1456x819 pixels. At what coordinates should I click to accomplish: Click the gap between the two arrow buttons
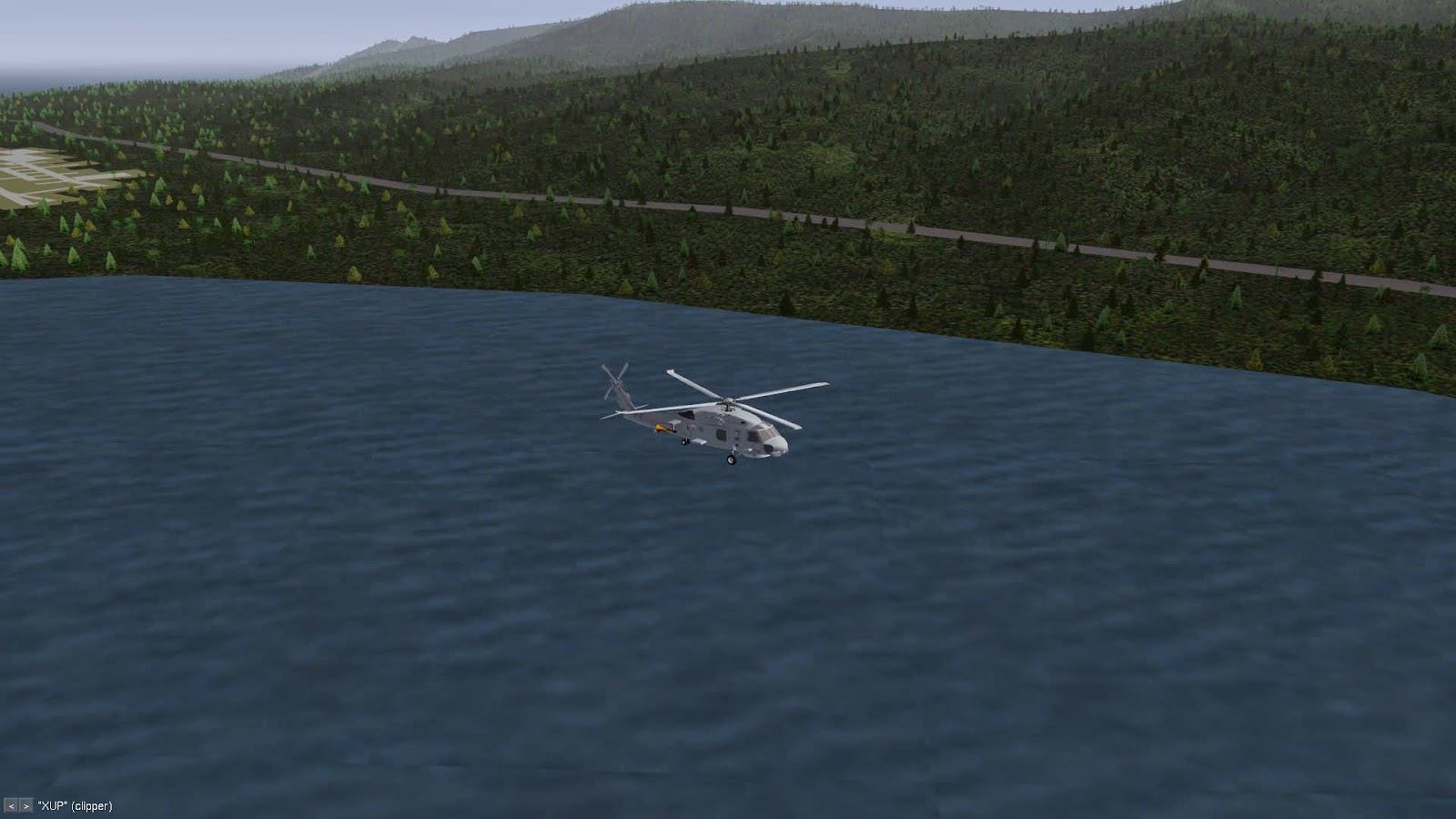coord(17,806)
